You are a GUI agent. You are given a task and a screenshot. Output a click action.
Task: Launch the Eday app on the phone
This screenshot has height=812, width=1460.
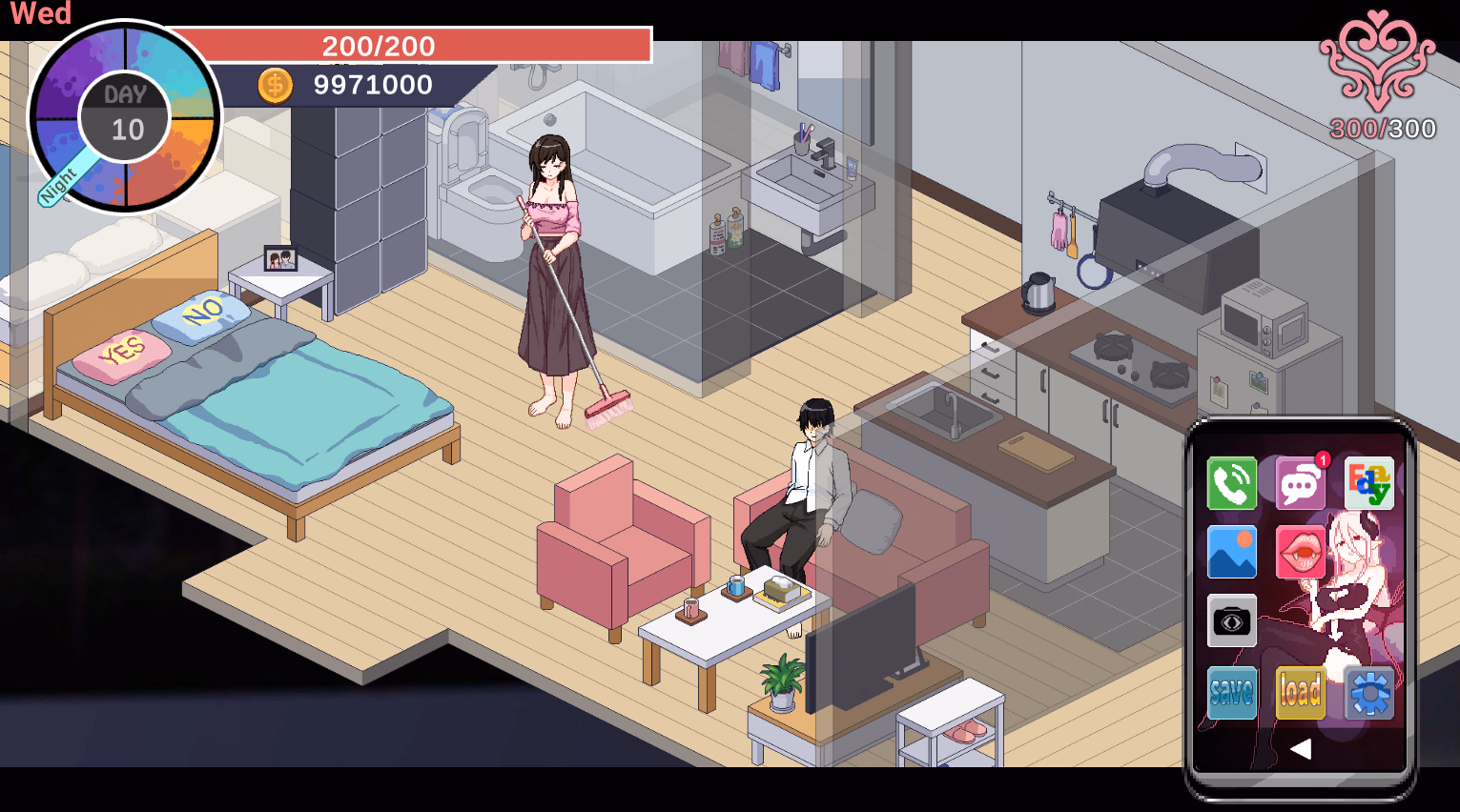[1370, 483]
